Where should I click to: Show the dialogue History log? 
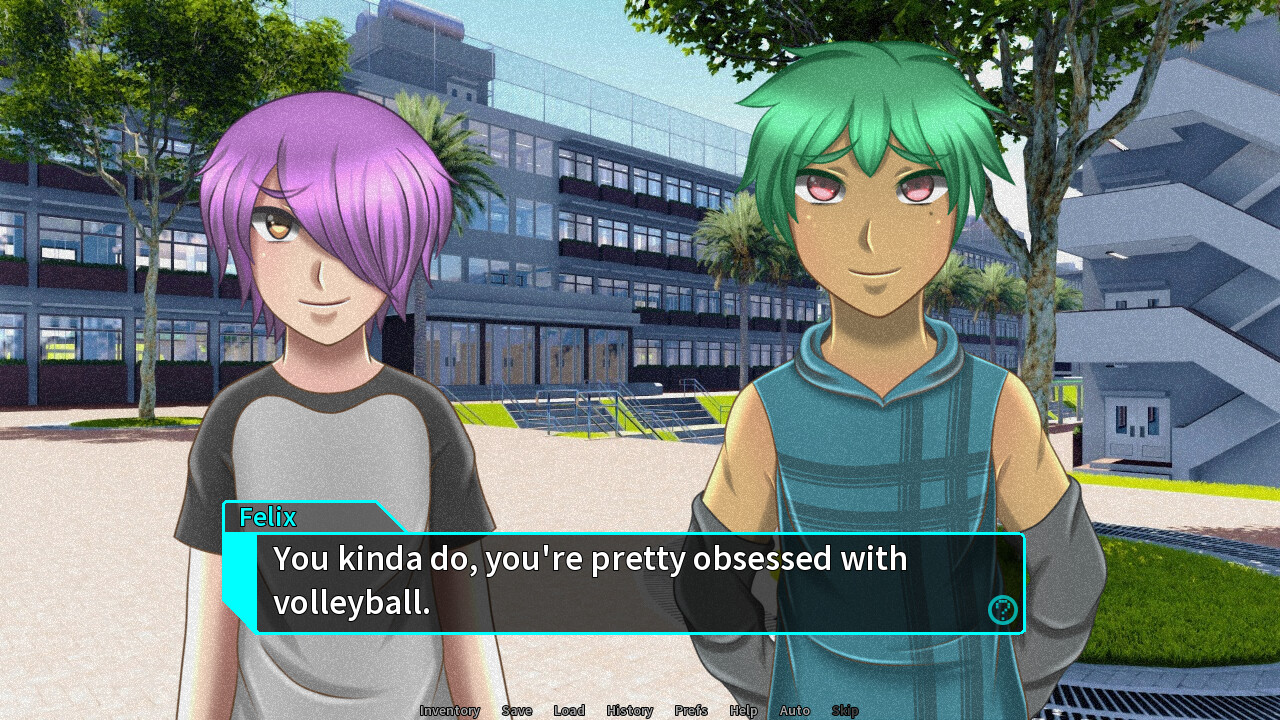click(x=629, y=711)
